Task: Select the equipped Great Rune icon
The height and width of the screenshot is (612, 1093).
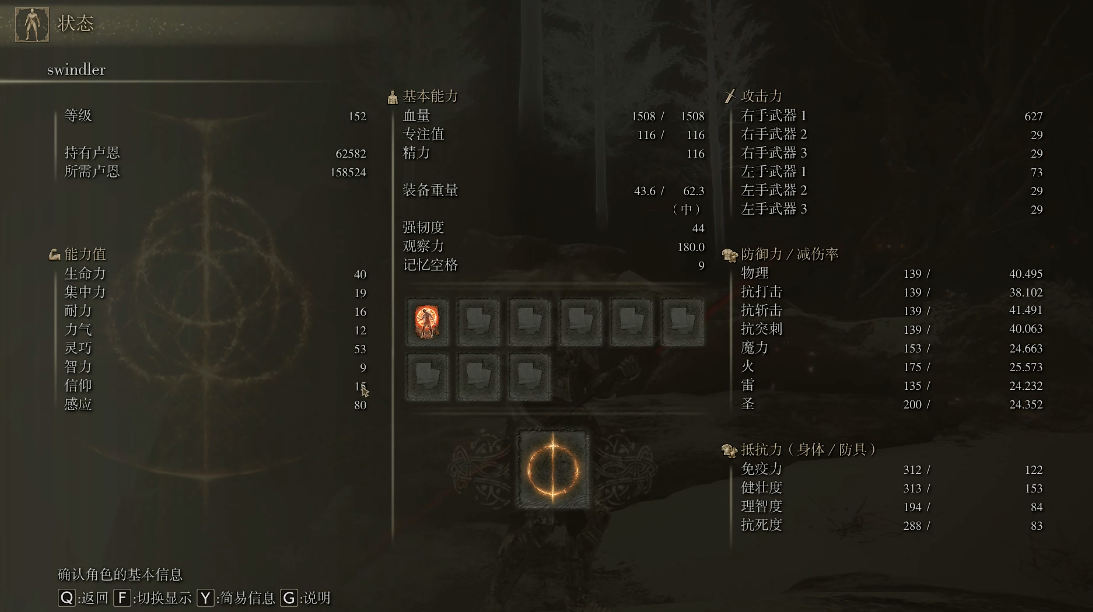Action: pyautogui.click(x=553, y=468)
